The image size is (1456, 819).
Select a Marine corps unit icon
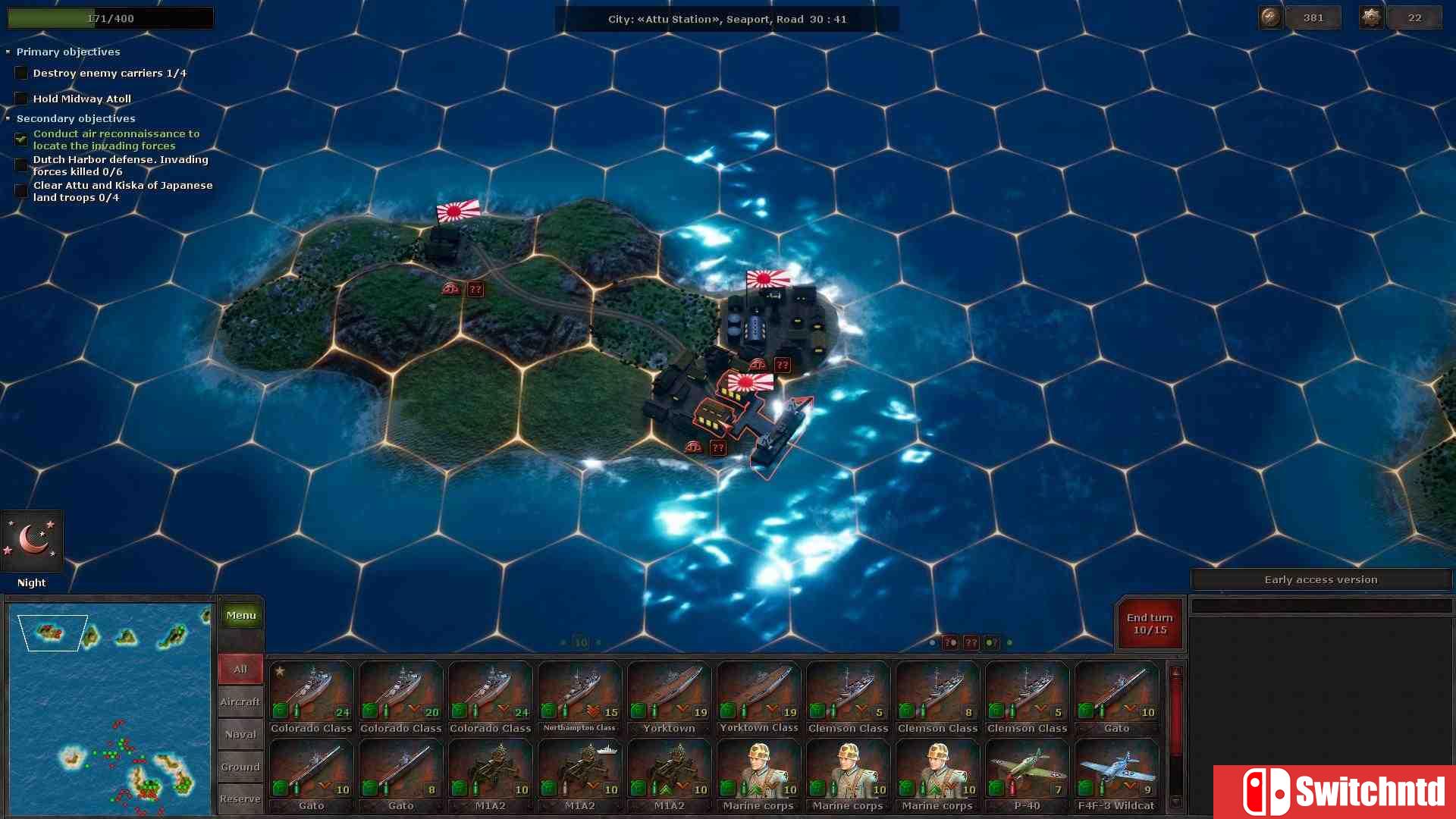click(x=758, y=770)
